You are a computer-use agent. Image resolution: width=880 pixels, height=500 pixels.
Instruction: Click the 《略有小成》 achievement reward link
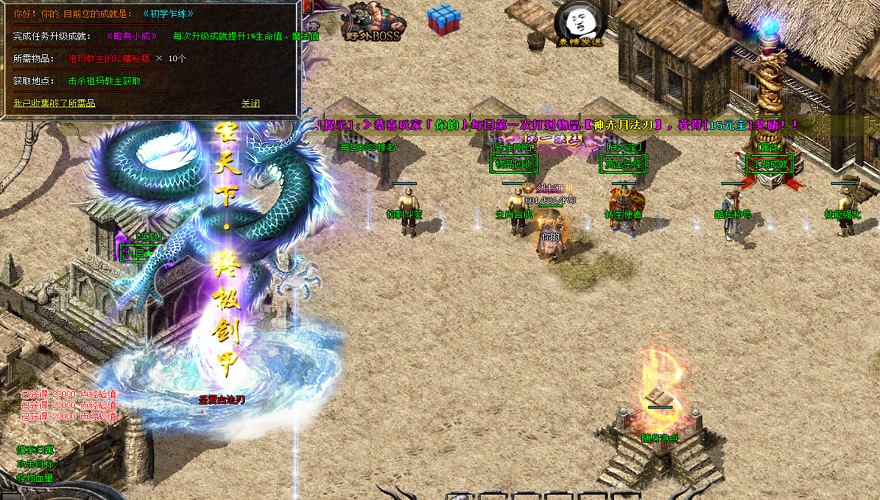click(x=131, y=37)
